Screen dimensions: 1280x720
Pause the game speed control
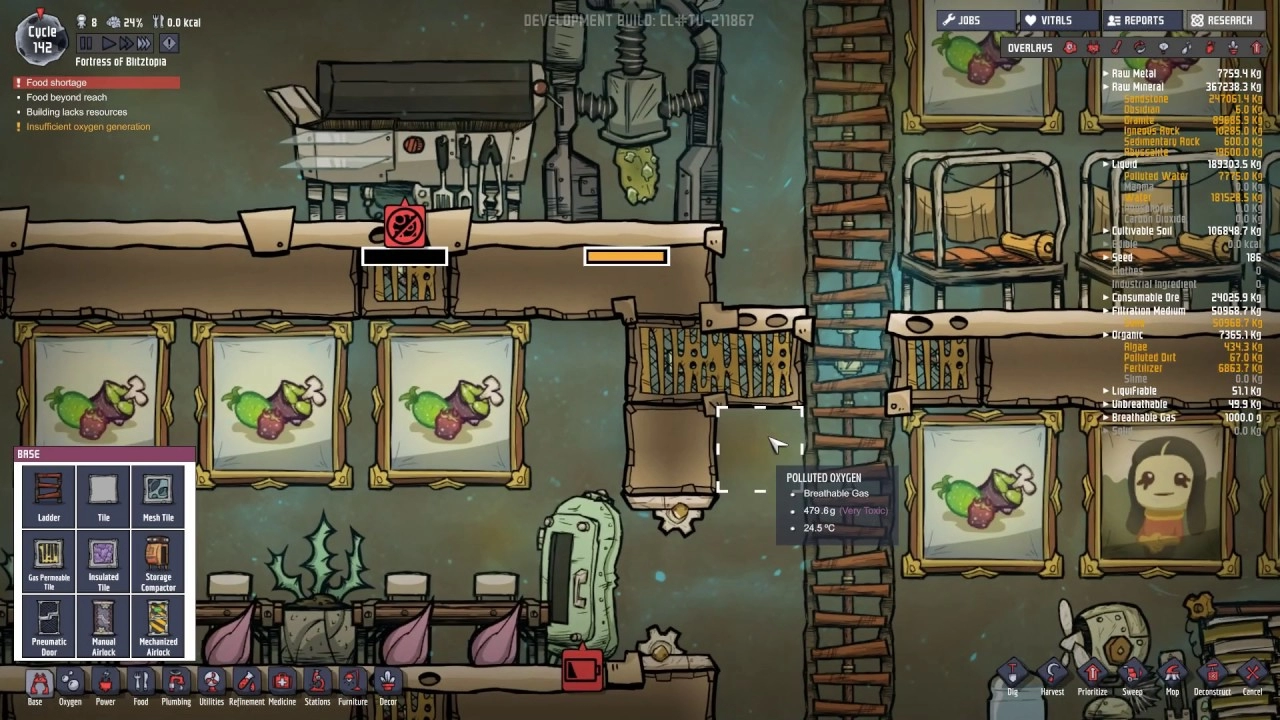(86, 43)
